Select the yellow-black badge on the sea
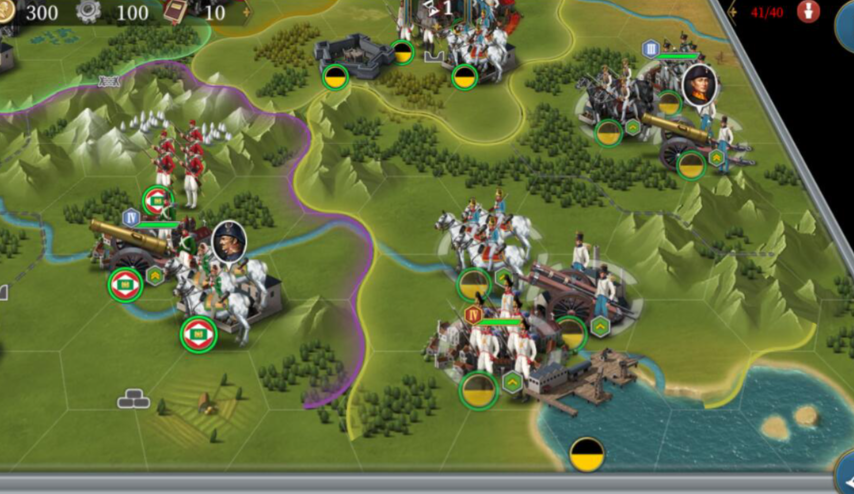This screenshot has height=494, width=854. tap(587, 455)
